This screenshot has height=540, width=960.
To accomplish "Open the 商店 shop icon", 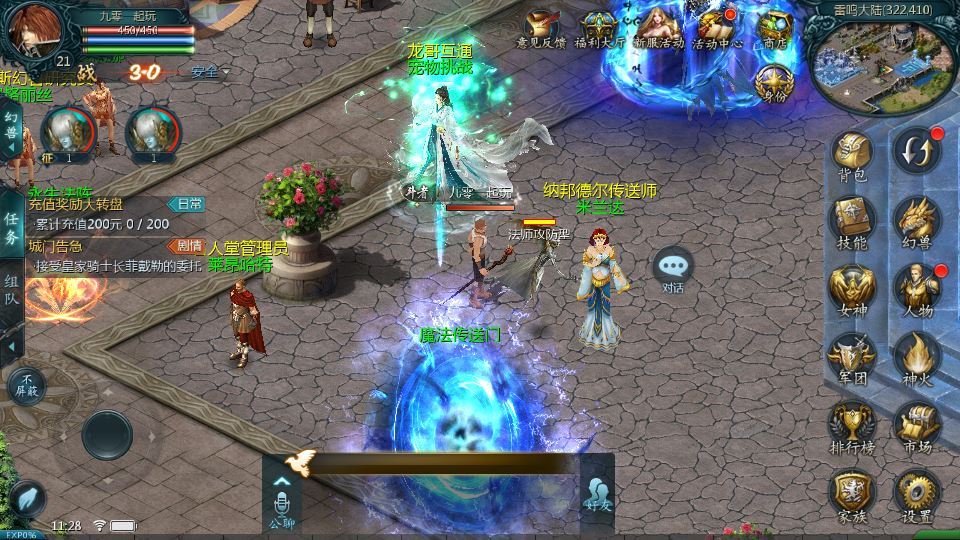I will (x=774, y=30).
